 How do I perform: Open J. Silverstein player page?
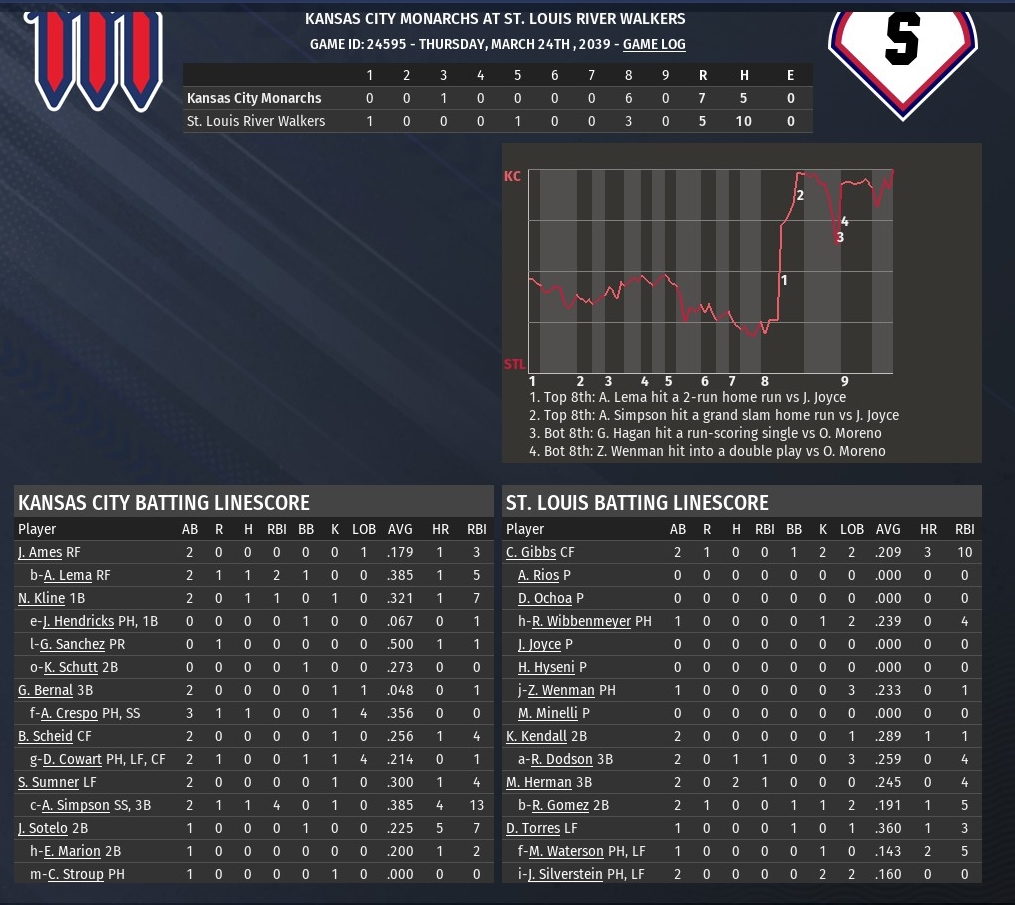pyautogui.click(x=565, y=874)
